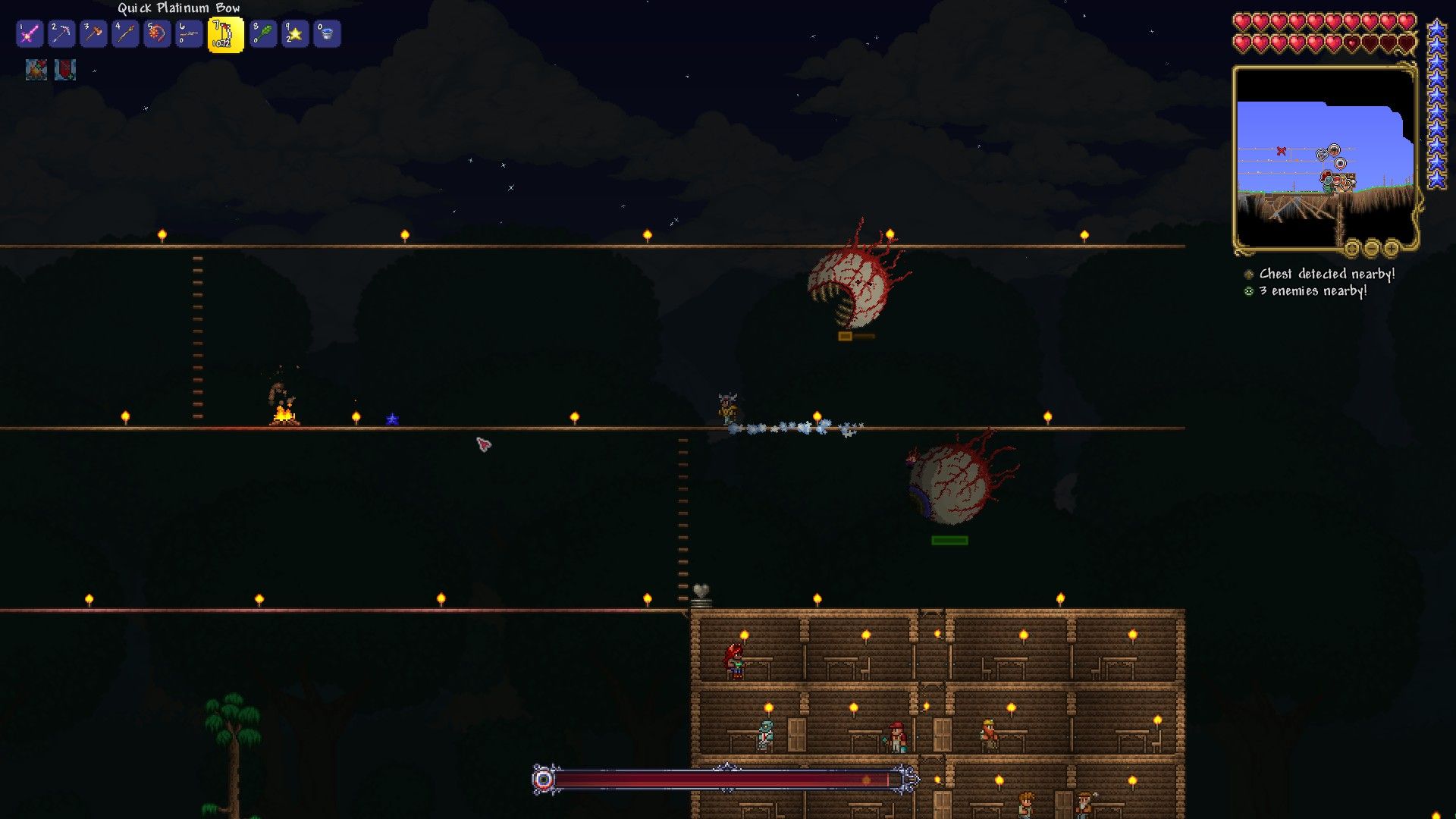Select the magic sword in hotbar slot 1
1456x819 pixels.
[29, 33]
